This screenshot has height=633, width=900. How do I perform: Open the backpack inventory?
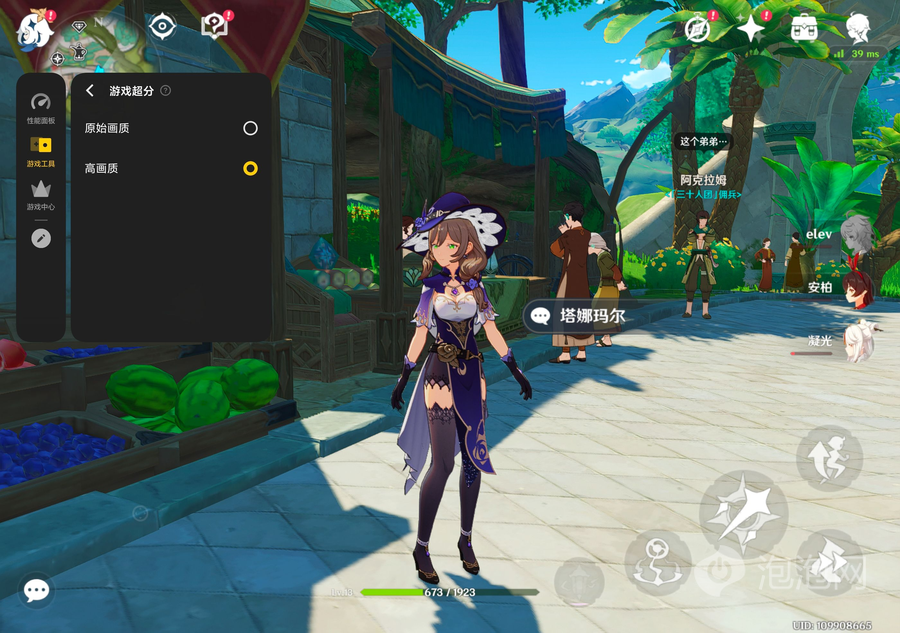coord(804,28)
